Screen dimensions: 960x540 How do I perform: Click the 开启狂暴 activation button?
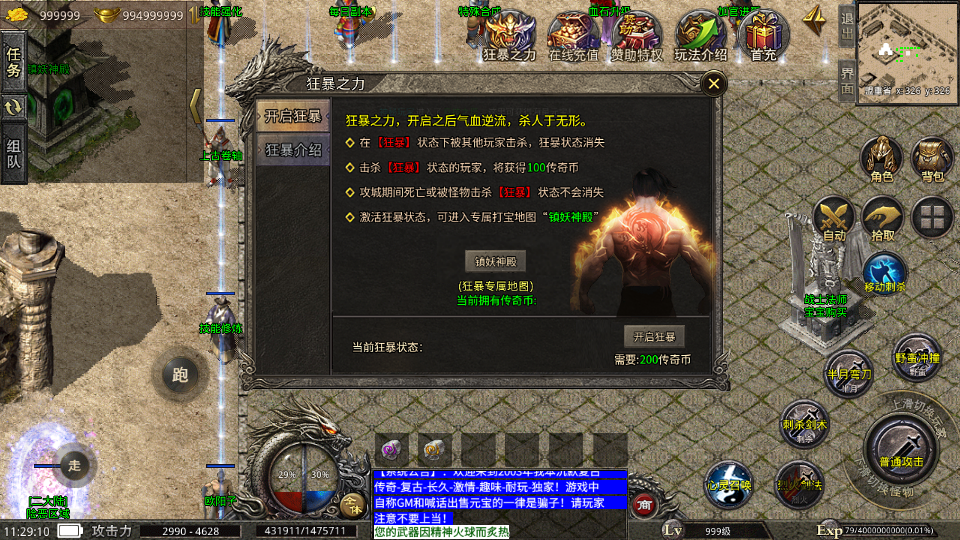tap(655, 336)
